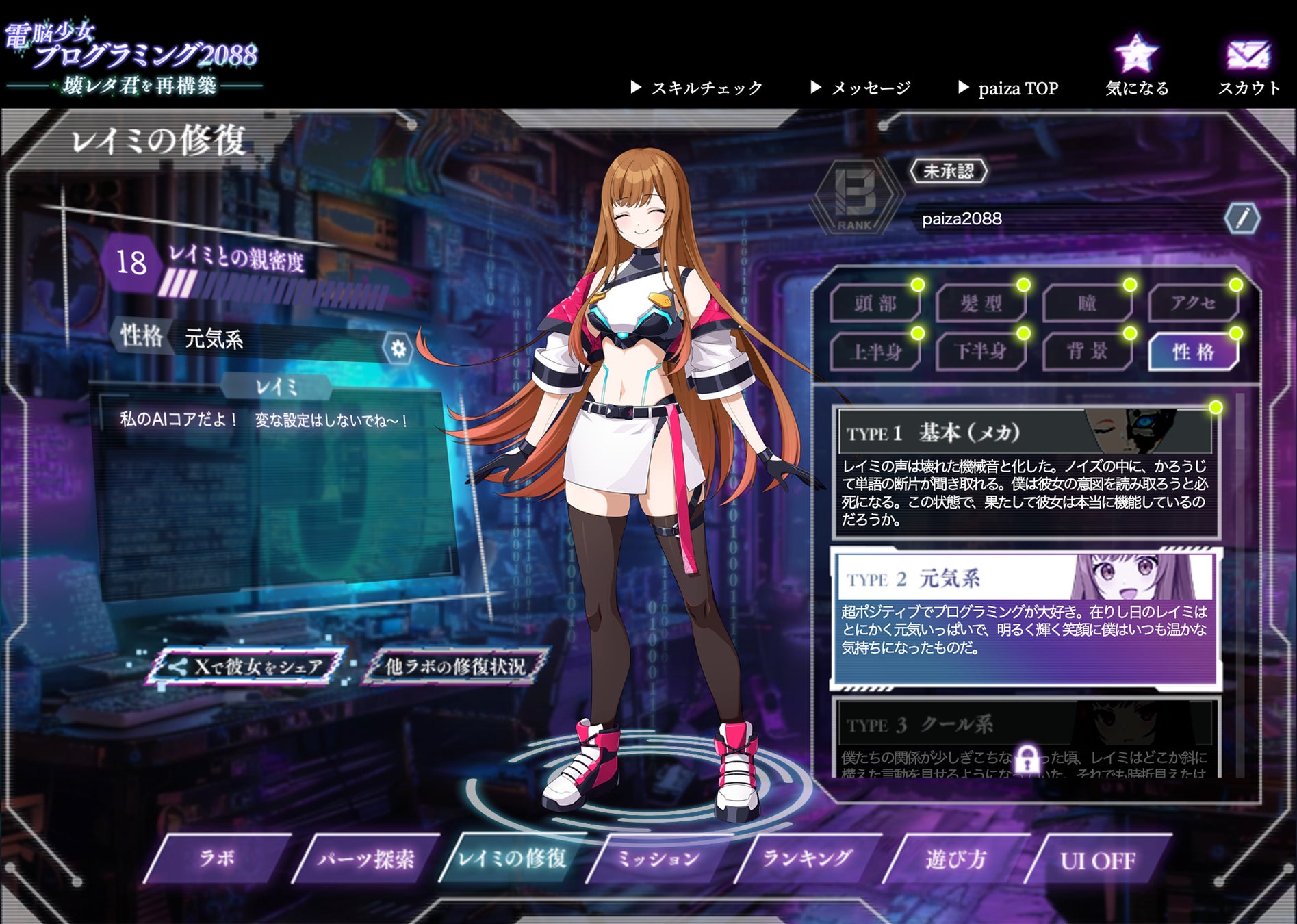Select the 髪型 category tab

coord(981,303)
